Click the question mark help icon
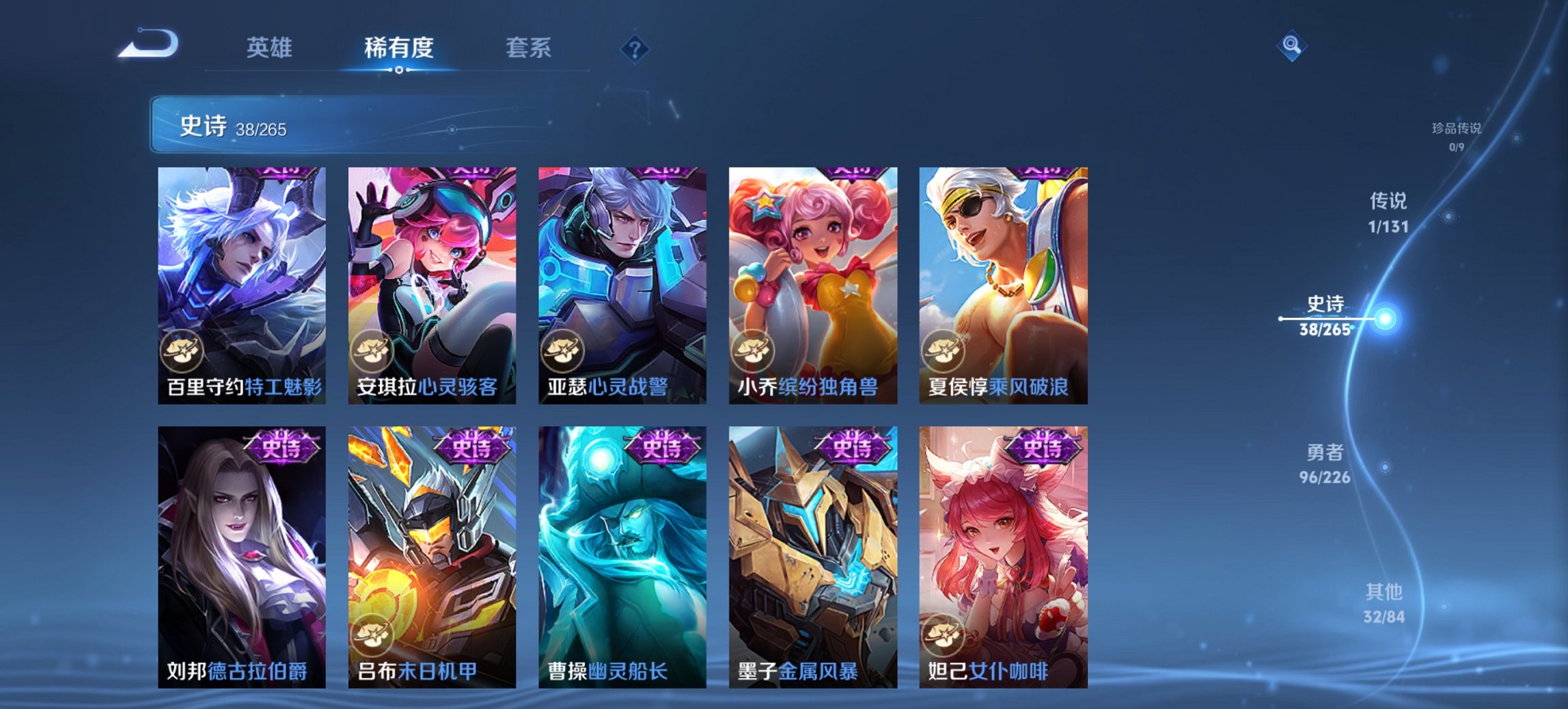Image resolution: width=1568 pixels, height=709 pixels. [635, 49]
